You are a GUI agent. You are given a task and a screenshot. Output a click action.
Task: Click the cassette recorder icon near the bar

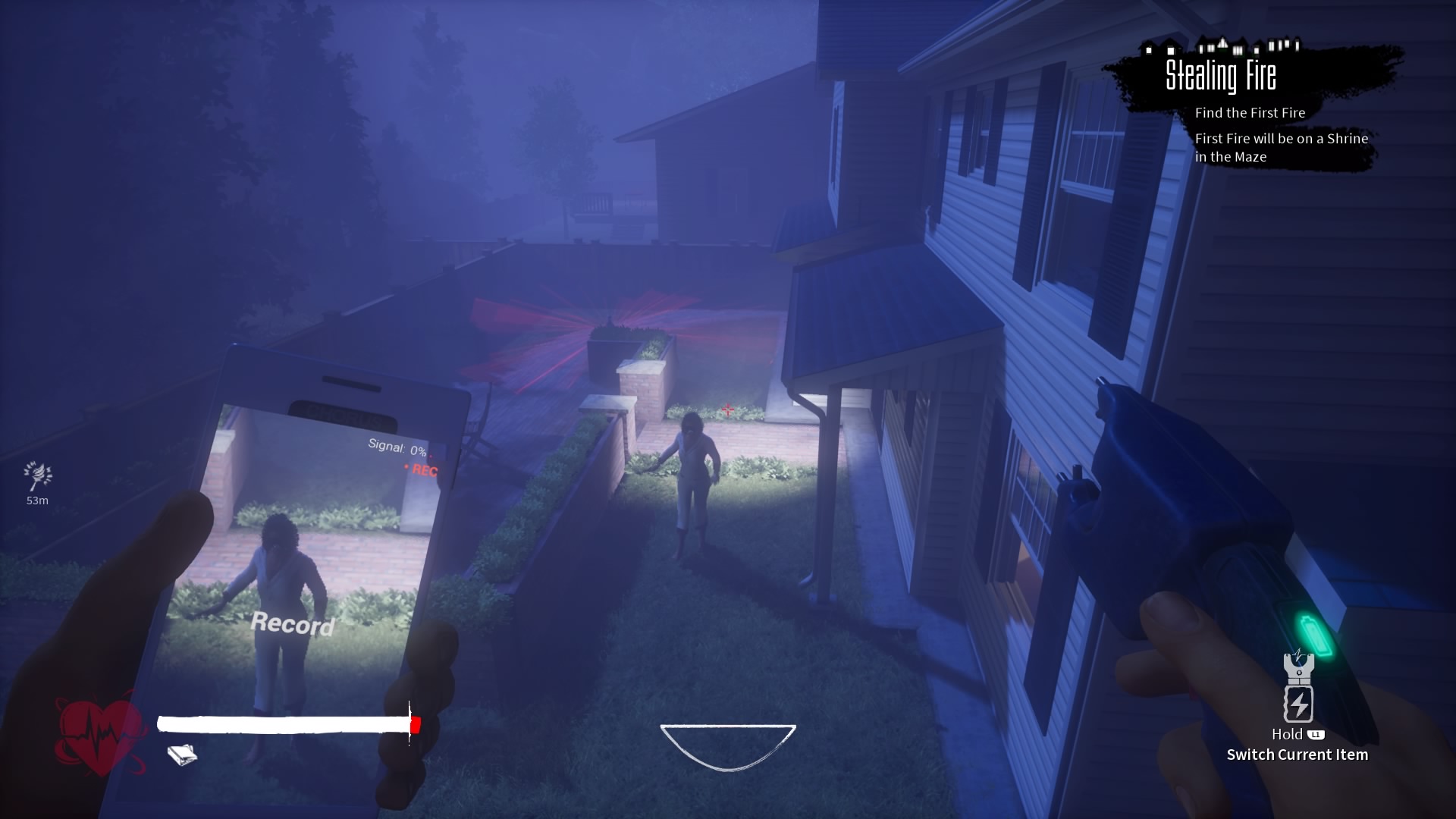(x=182, y=755)
